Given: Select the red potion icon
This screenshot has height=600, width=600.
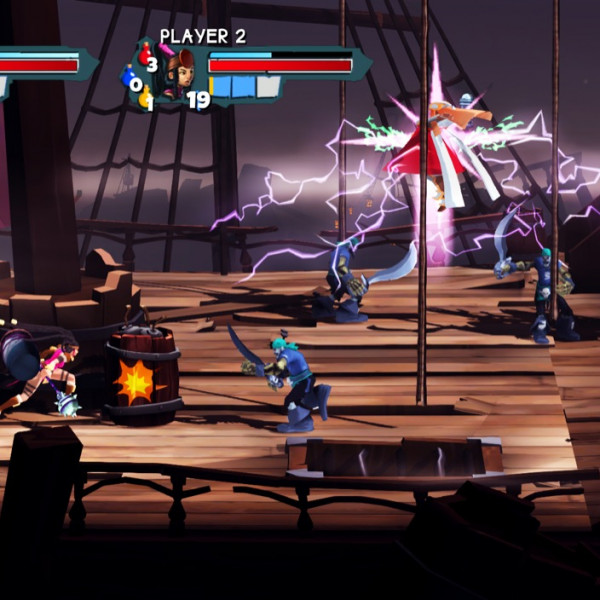Looking at the screenshot, I should click(142, 56).
